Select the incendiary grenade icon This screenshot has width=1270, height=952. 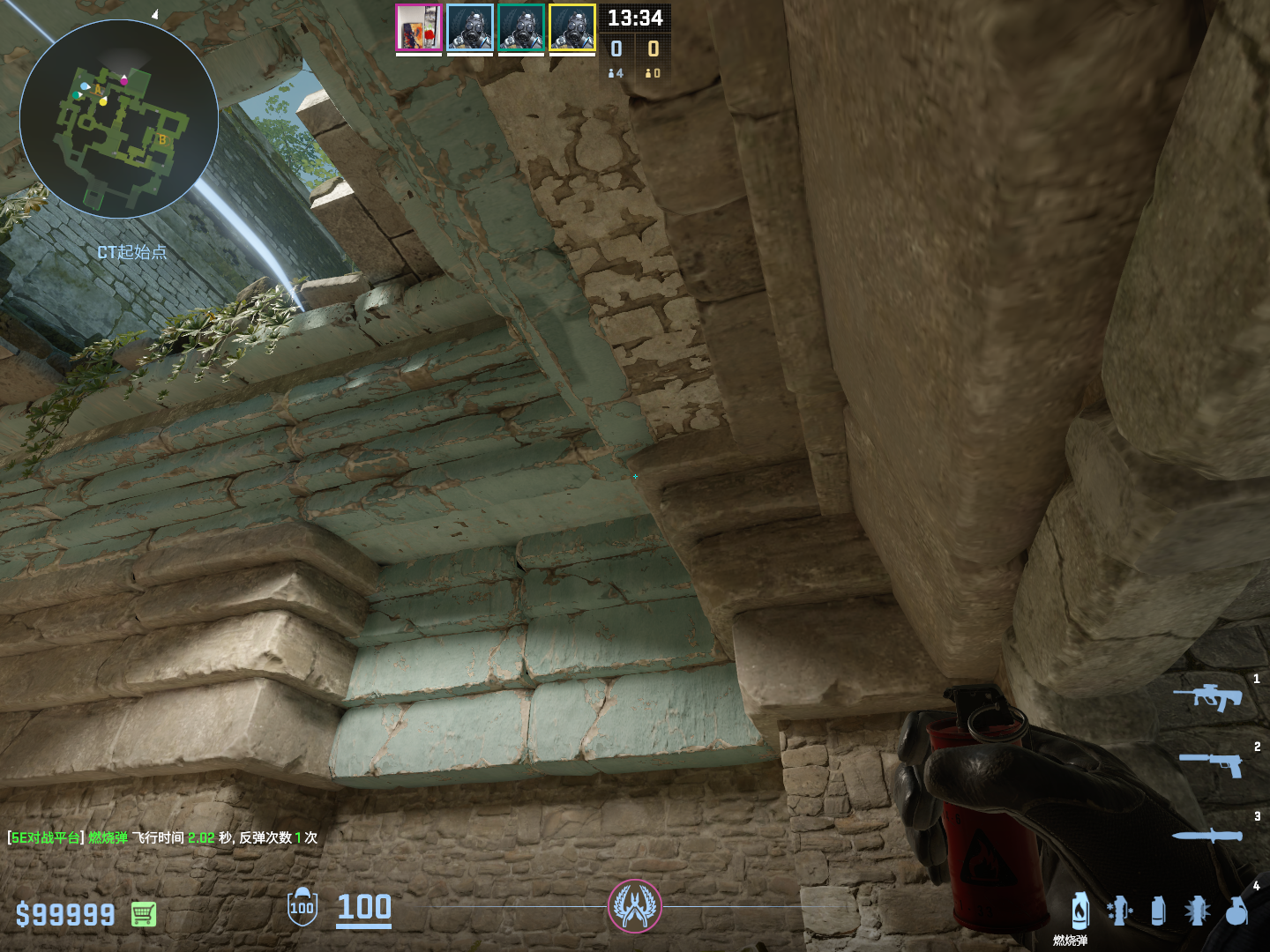(1080, 911)
